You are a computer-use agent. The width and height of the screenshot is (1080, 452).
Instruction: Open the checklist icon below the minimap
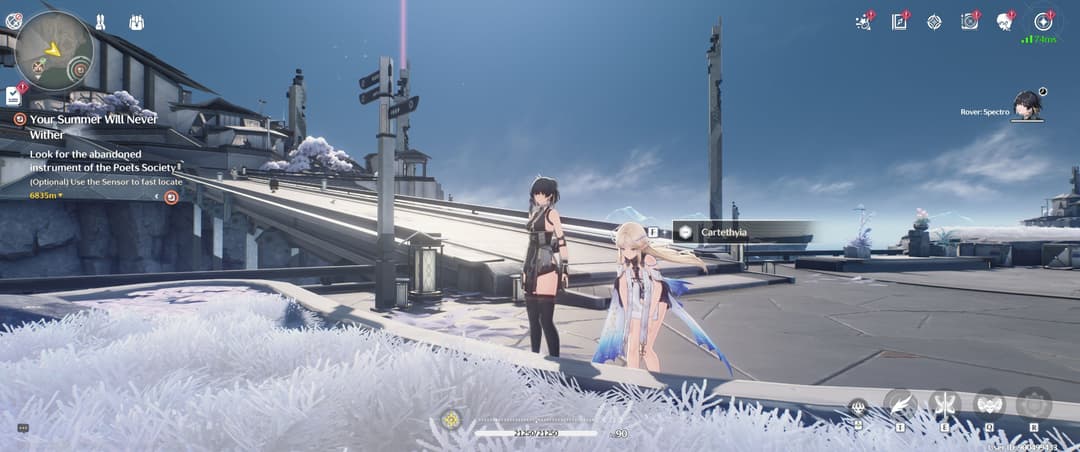coord(13,96)
